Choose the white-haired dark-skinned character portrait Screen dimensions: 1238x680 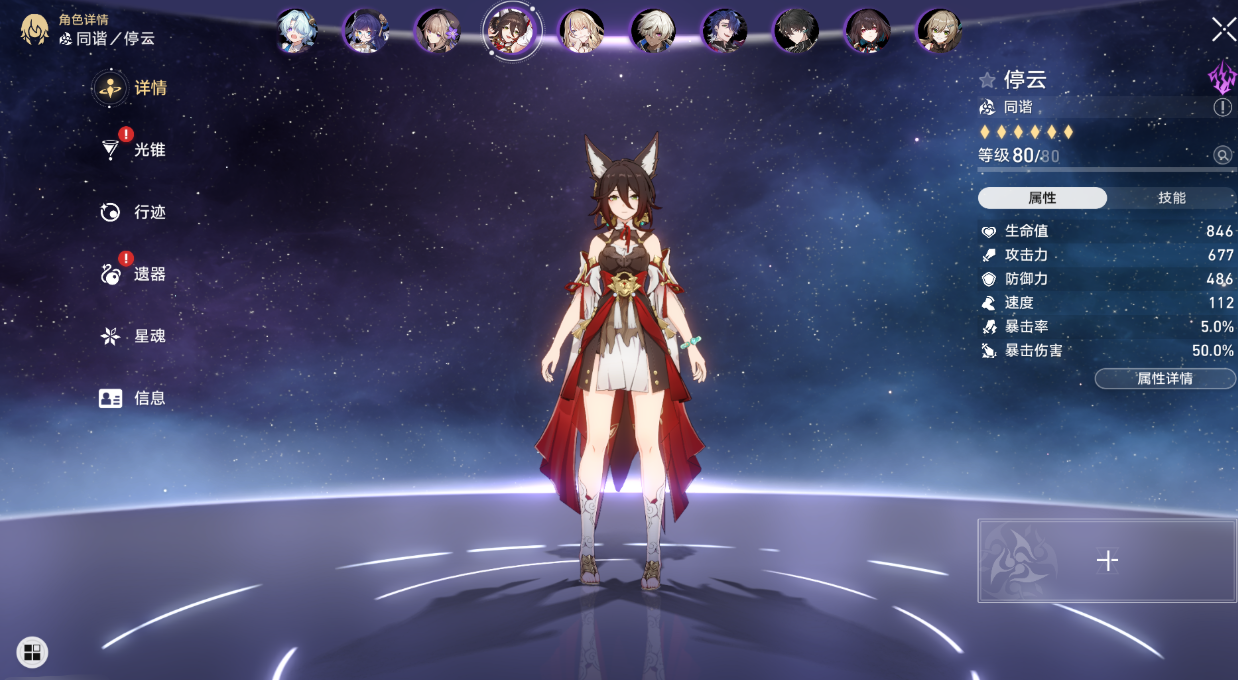[x=653, y=31]
